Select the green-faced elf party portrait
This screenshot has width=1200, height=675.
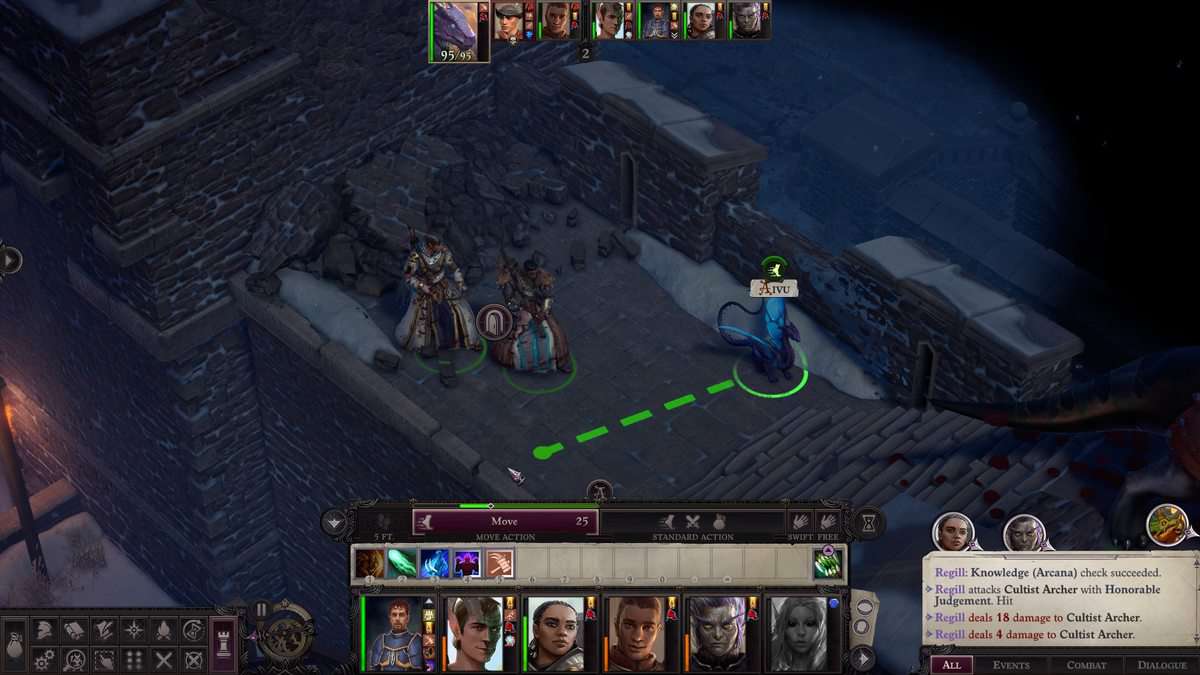(x=473, y=634)
